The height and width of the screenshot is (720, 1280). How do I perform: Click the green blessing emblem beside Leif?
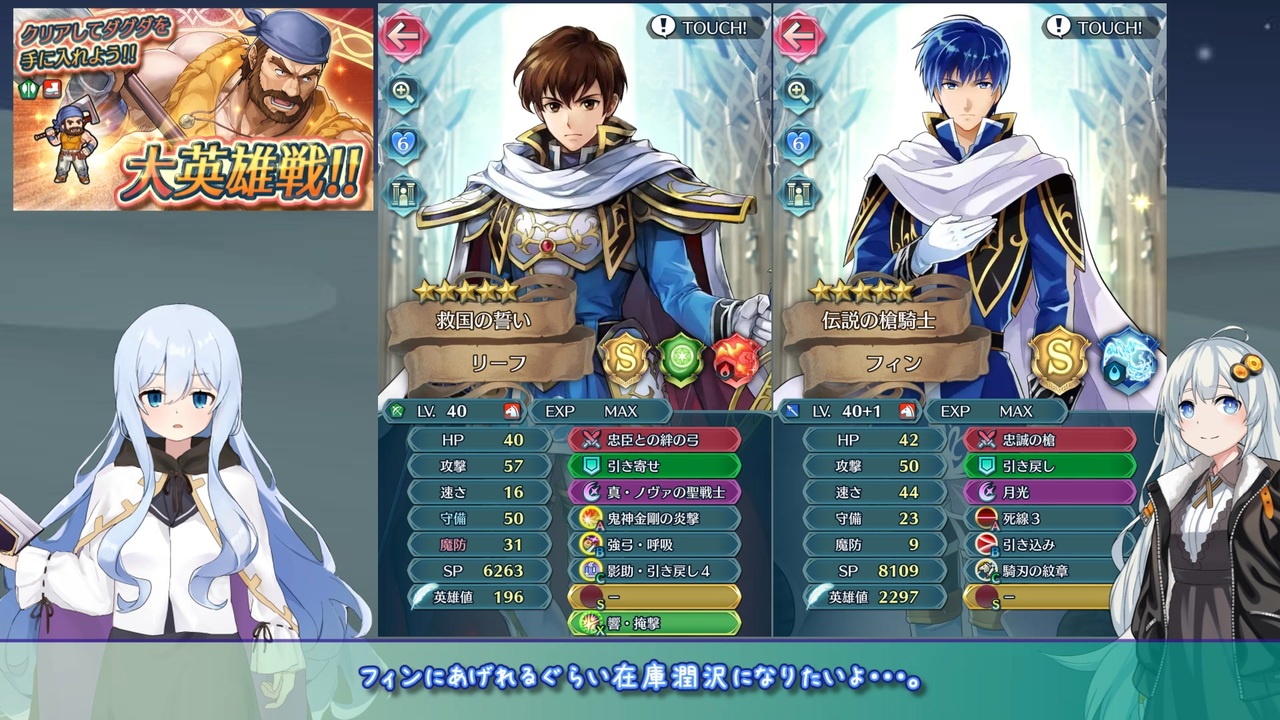(682, 357)
